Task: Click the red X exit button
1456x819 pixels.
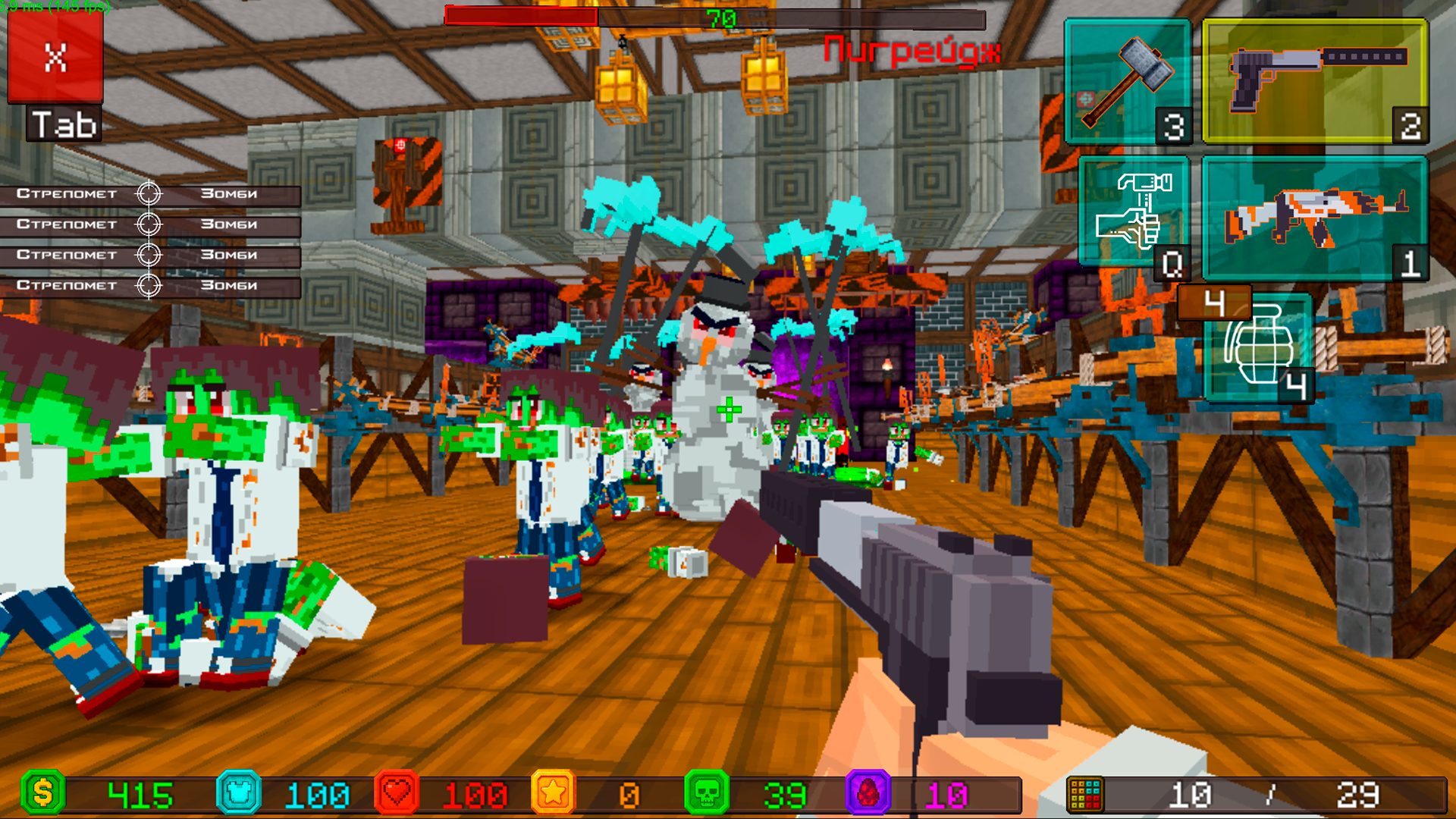Action: point(55,57)
